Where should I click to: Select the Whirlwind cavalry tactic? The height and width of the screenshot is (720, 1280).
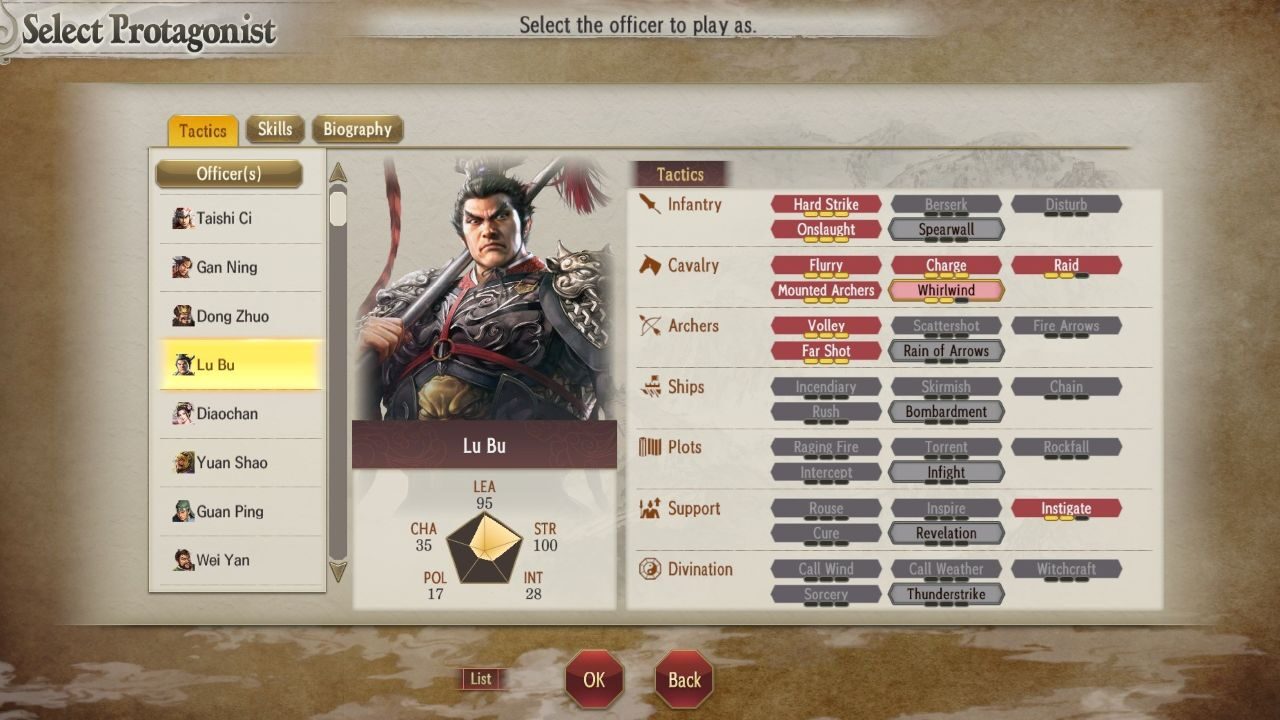click(x=945, y=290)
